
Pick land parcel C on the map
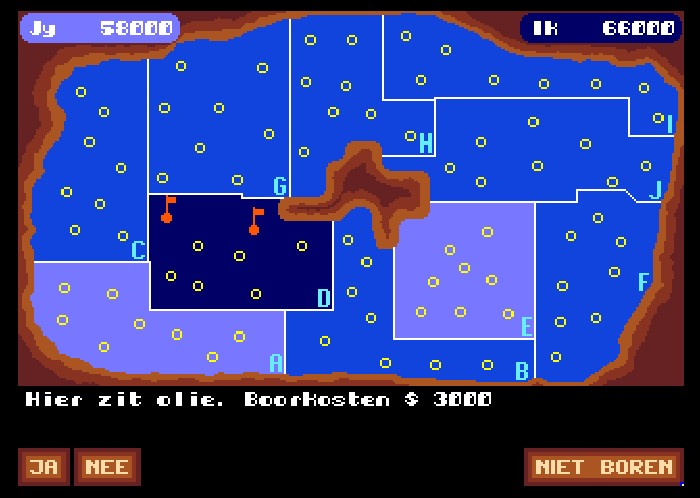coord(90,170)
